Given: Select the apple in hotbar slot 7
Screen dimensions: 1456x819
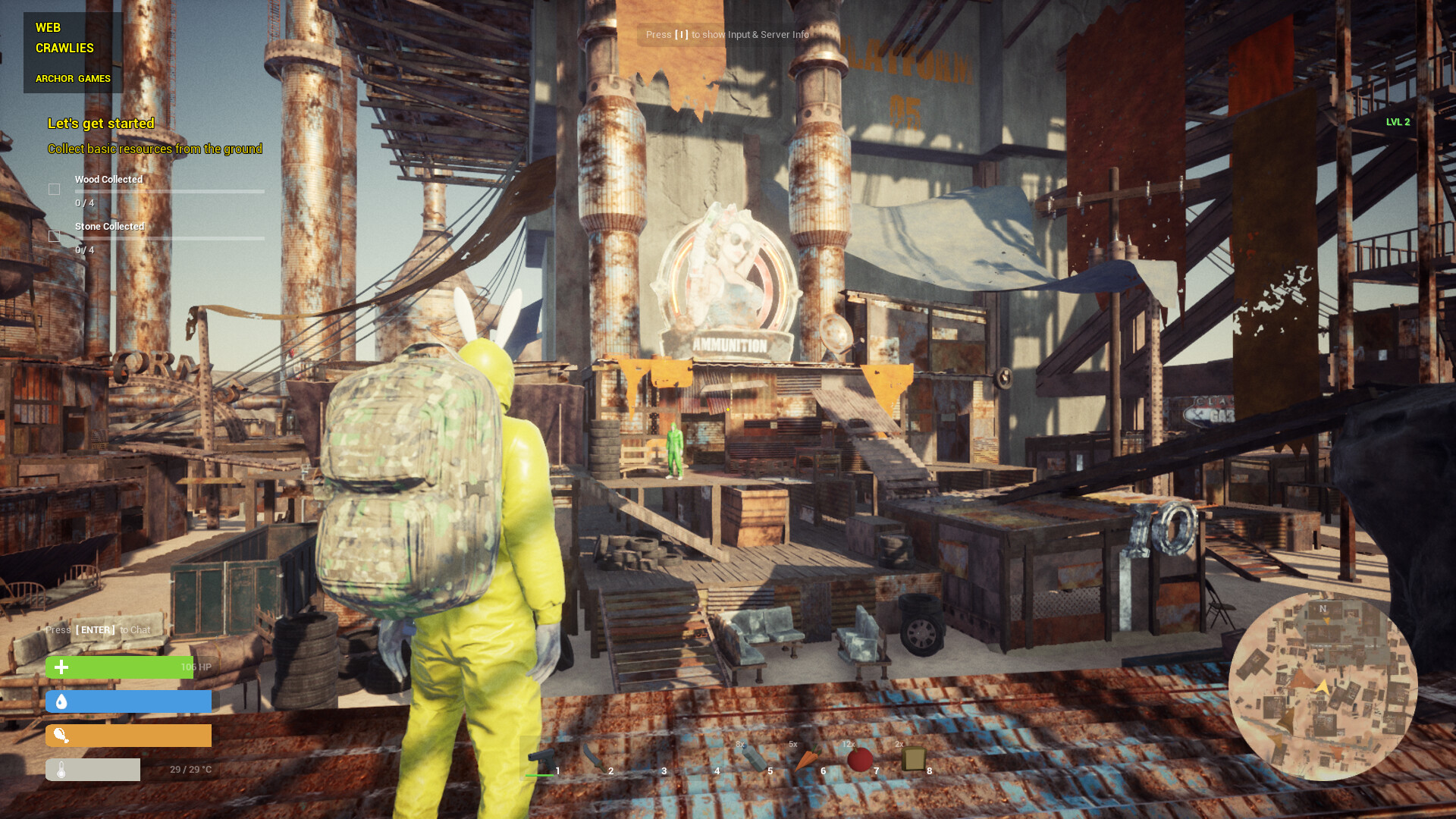Looking at the screenshot, I should click(x=861, y=758).
